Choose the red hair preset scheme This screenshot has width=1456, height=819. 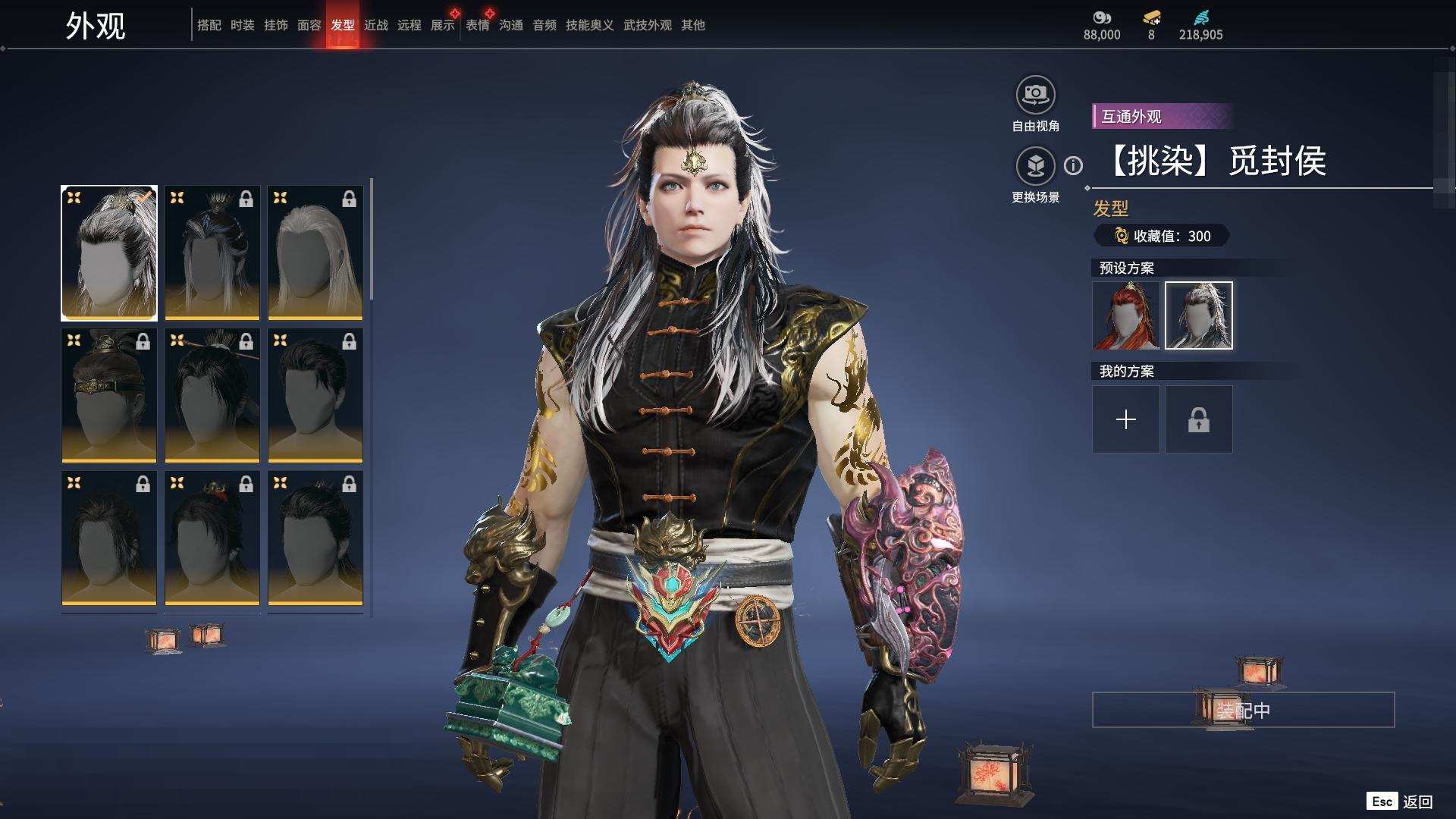coord(1125,315)
